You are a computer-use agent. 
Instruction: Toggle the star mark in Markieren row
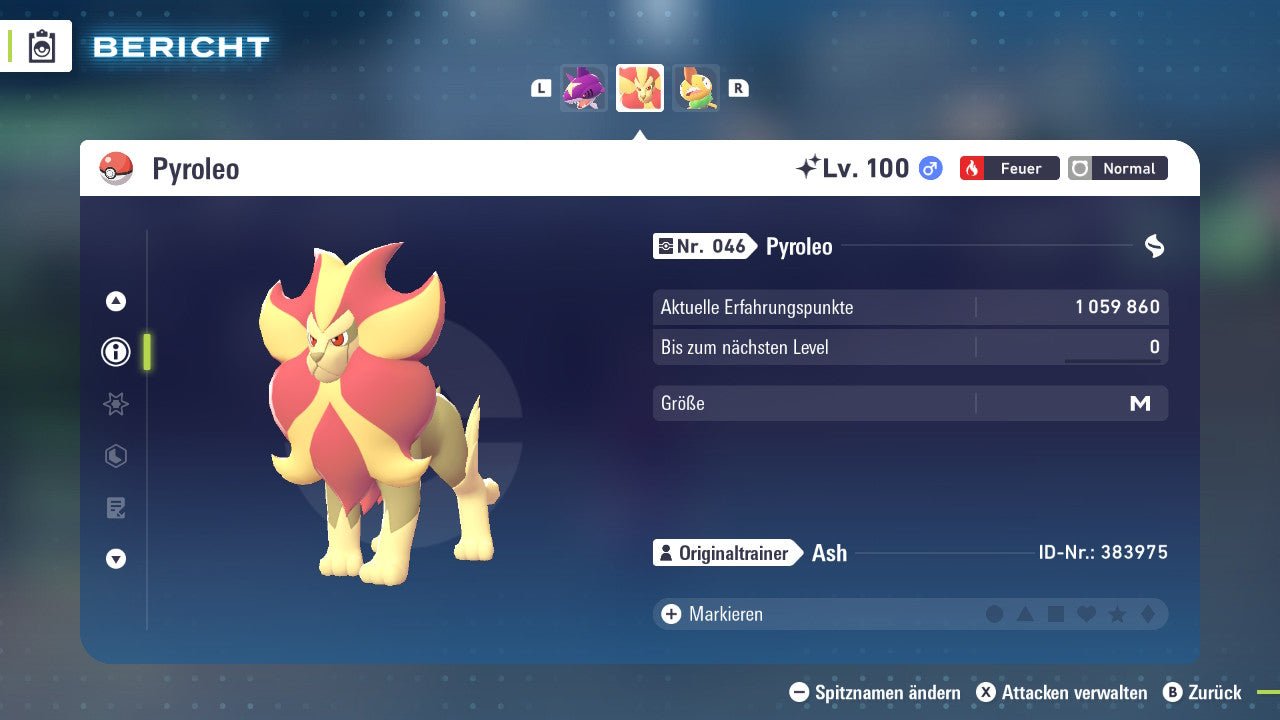1115,614
